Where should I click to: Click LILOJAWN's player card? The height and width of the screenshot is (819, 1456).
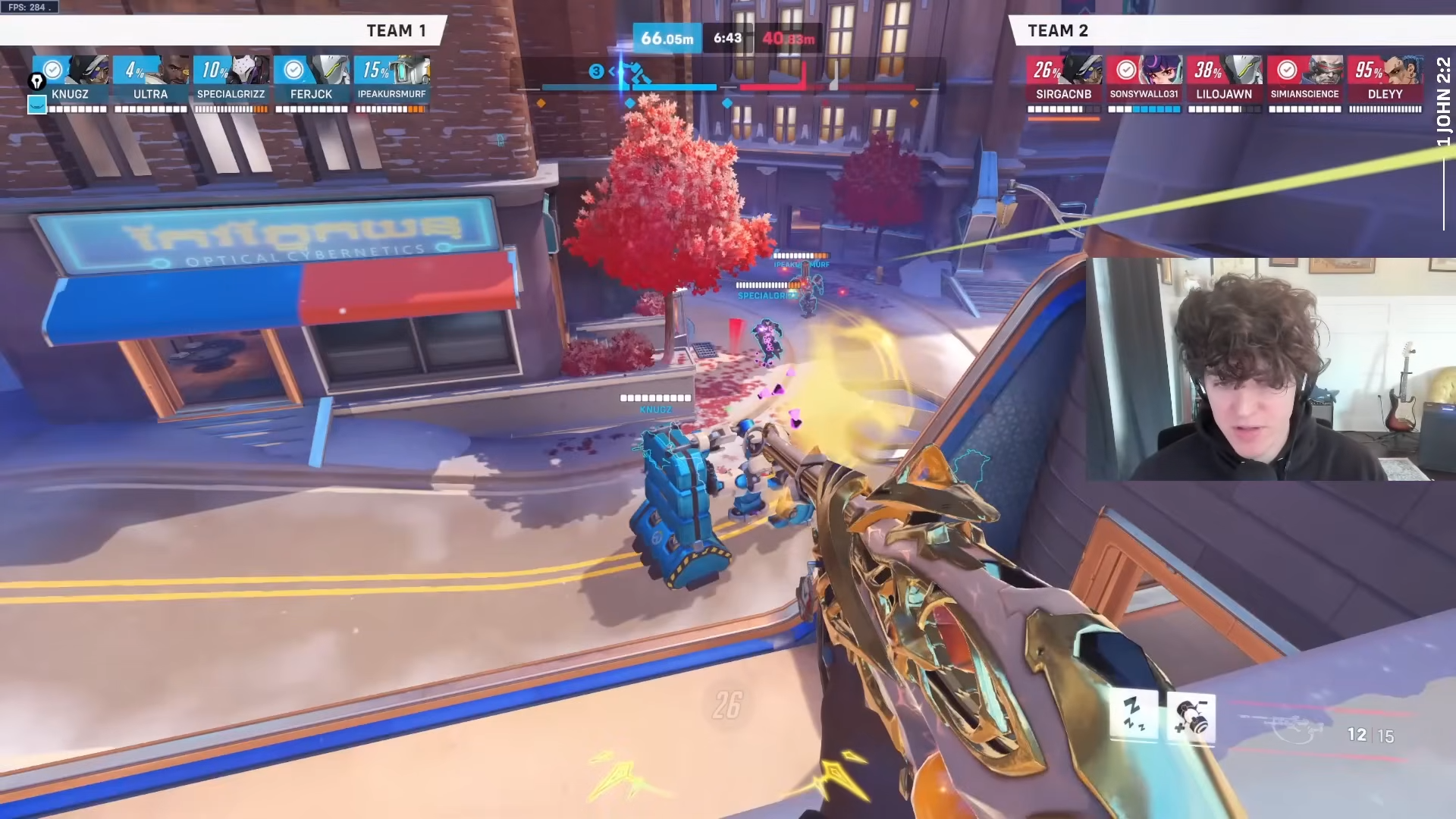click(1225, 83)
